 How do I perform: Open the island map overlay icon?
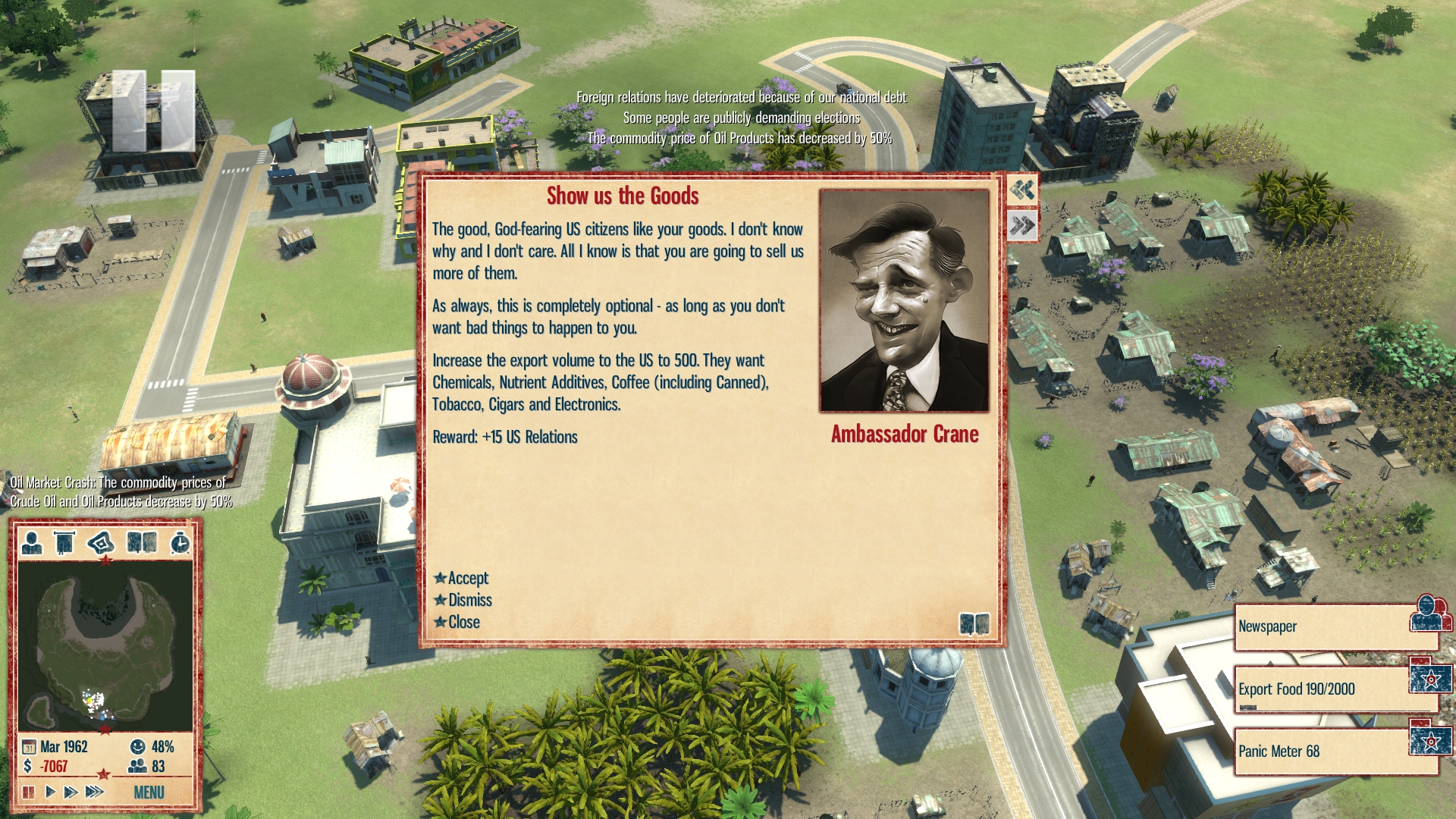pos(101,543)
